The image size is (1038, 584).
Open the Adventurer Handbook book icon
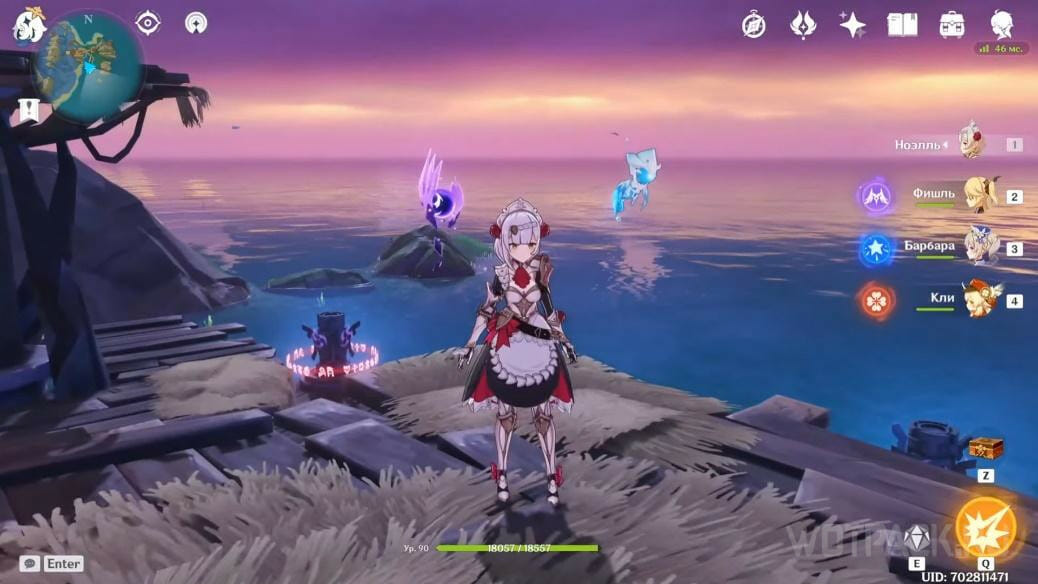pyautogui.click(x=902, y=25)
